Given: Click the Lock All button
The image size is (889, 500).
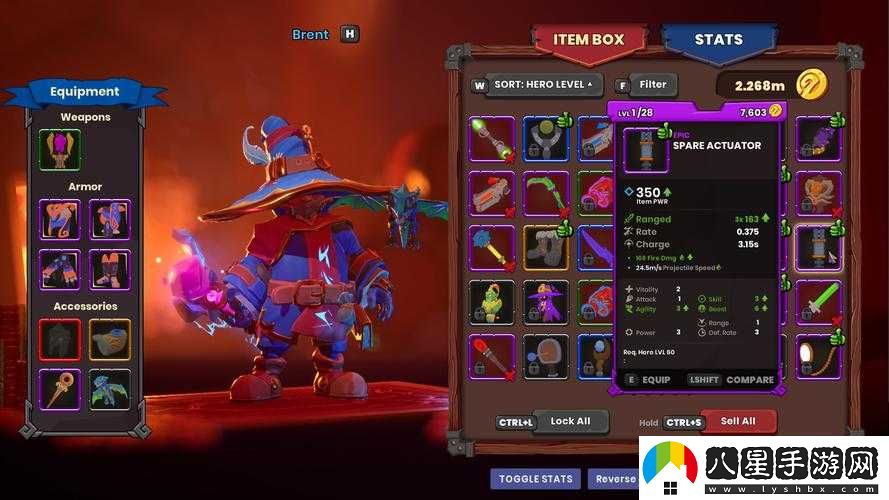Looking at the screenshot, I should [x=569, y=422].
